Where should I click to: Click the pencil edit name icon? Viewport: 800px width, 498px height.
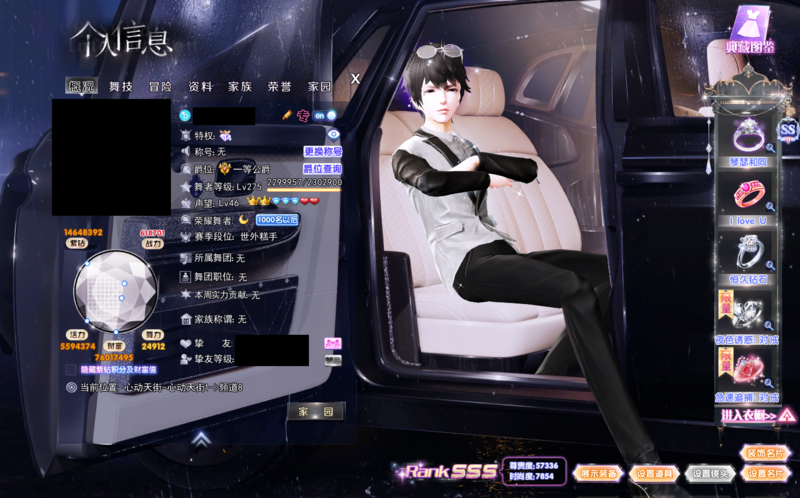tap(287, 115)
